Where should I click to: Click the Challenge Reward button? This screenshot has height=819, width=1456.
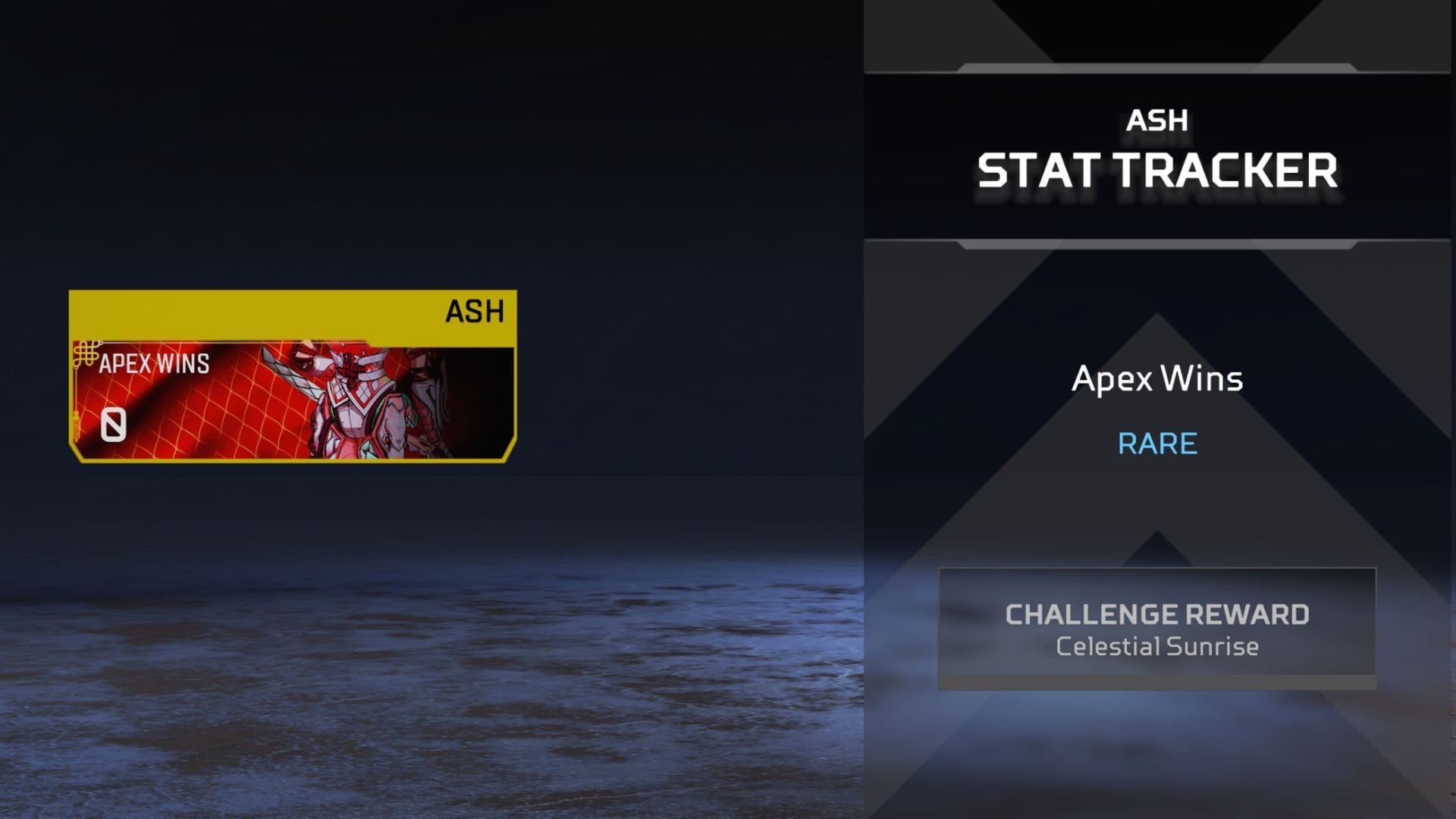click(x=1158, y=614)
